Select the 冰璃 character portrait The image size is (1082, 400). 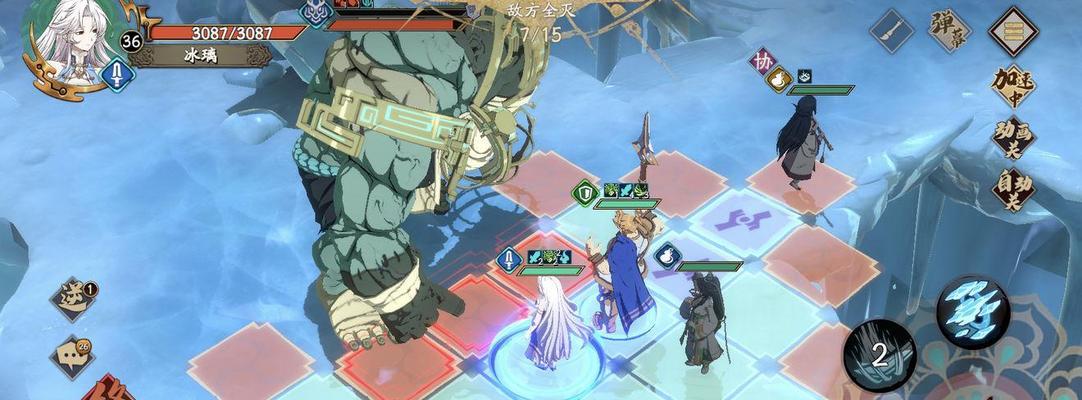pyautogui.click(x=65, y=44)
